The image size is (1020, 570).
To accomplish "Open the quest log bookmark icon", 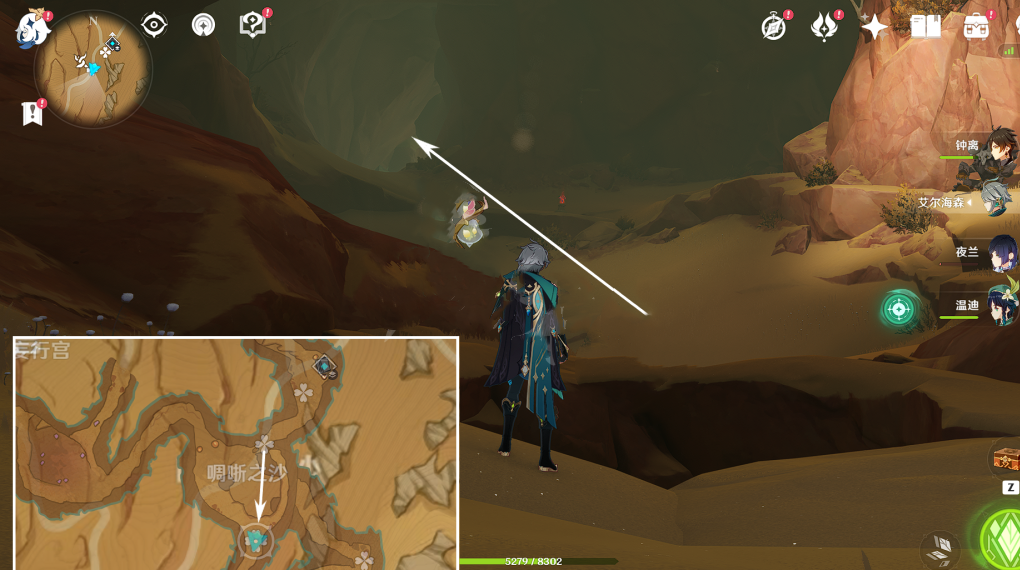I will pos(33,113).
